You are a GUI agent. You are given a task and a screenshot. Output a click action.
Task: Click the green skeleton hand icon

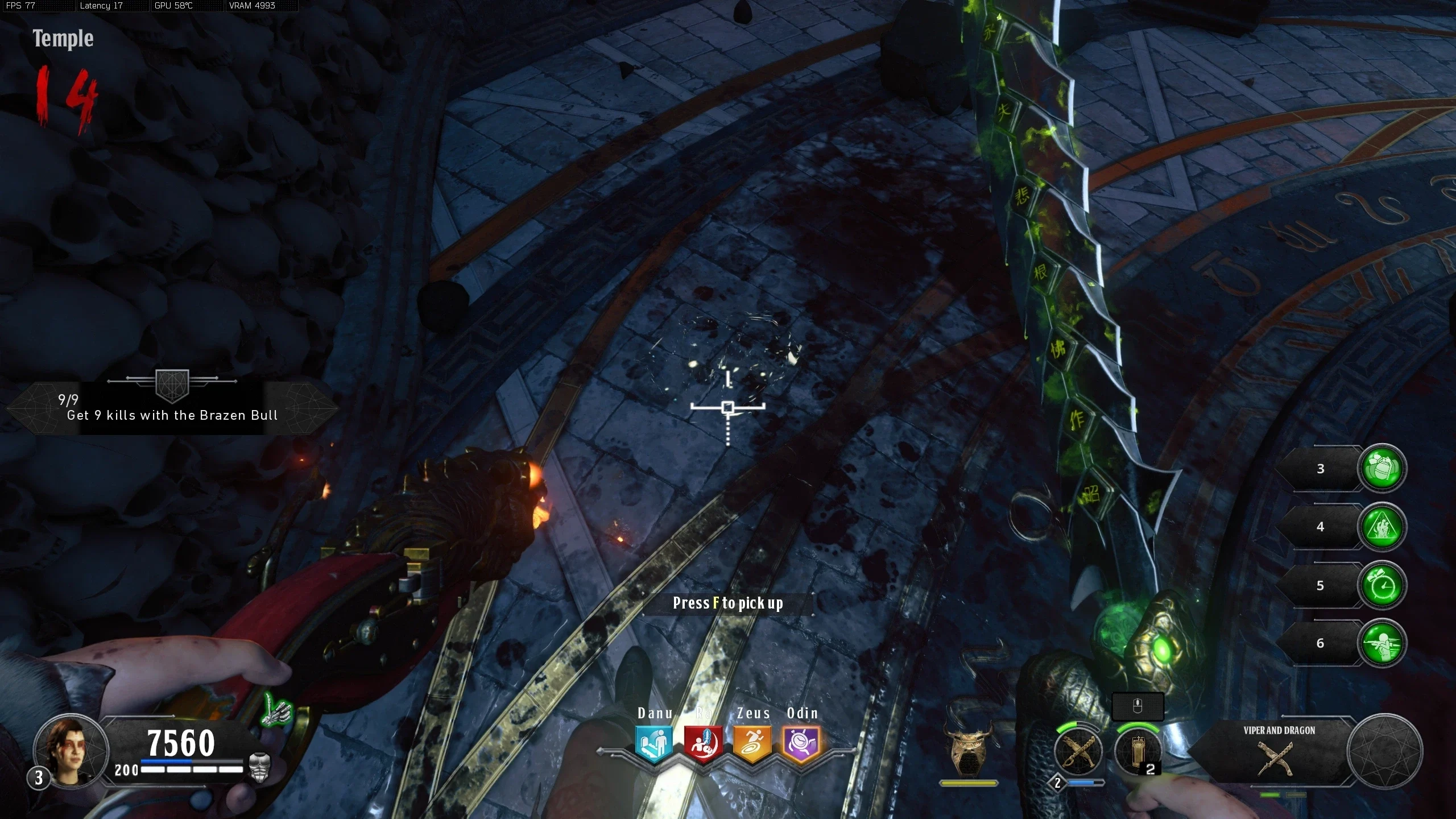(x=277, y=711)
